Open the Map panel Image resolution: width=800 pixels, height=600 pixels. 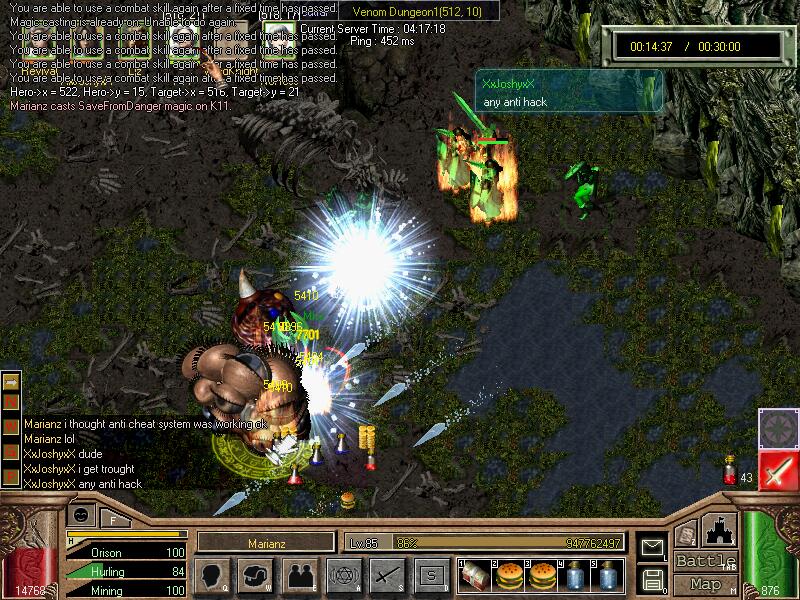[705, 584]
